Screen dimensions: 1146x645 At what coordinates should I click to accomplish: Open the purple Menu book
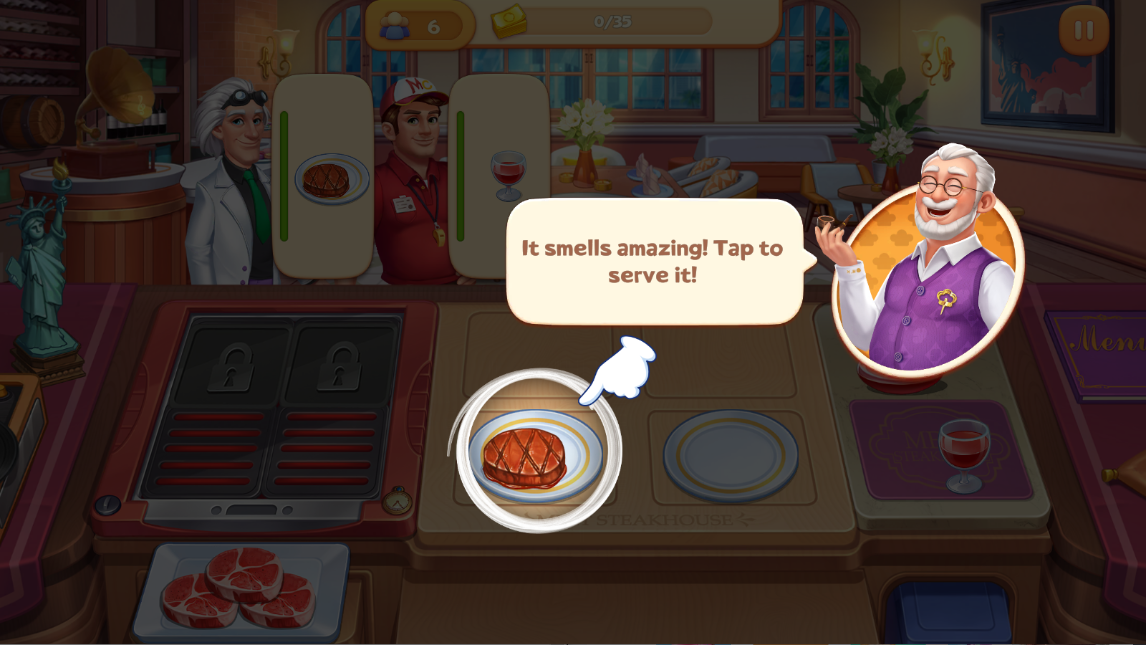1100,350
